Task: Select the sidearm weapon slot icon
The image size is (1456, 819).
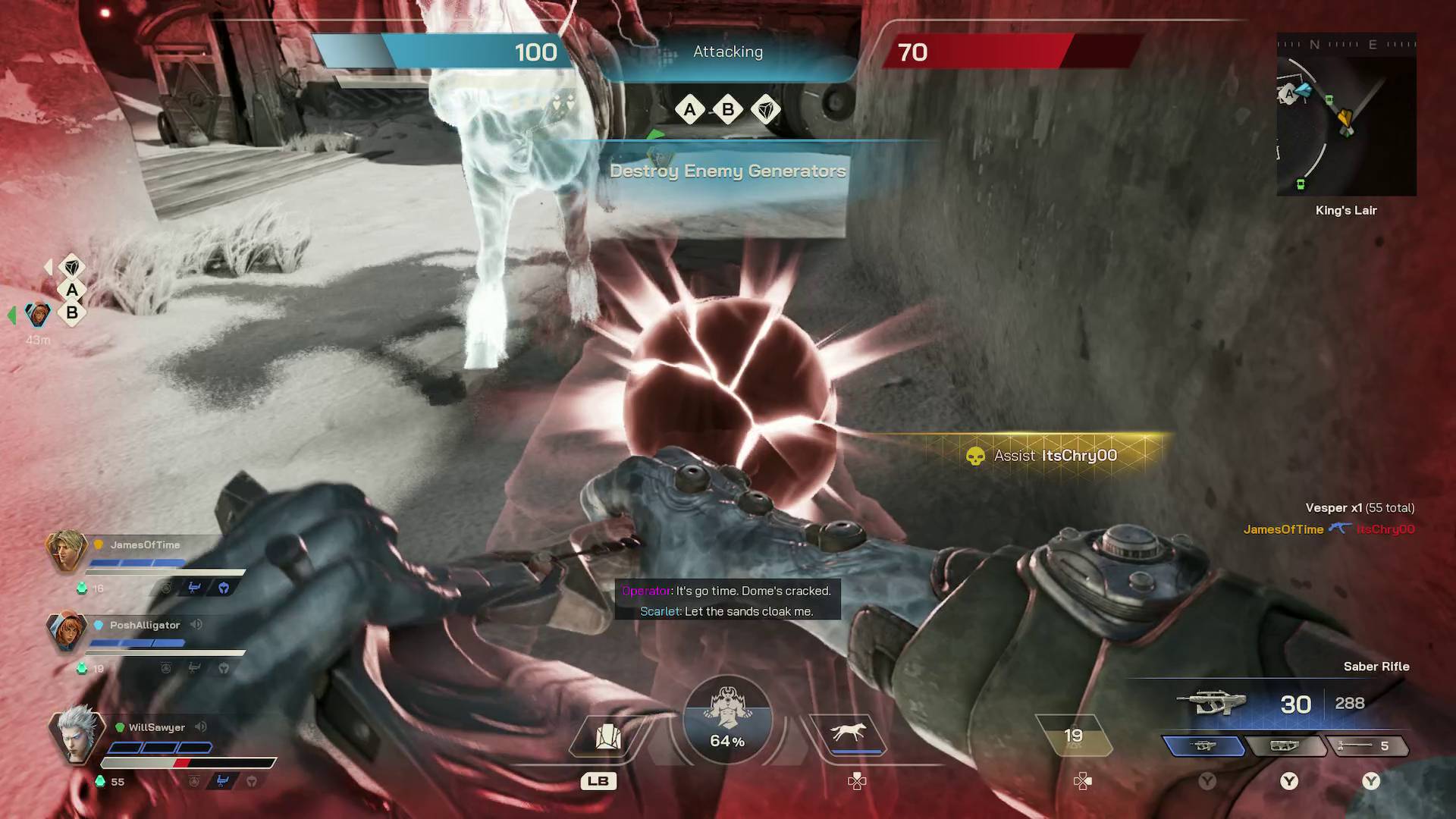Action: (x=1288, y=747)
